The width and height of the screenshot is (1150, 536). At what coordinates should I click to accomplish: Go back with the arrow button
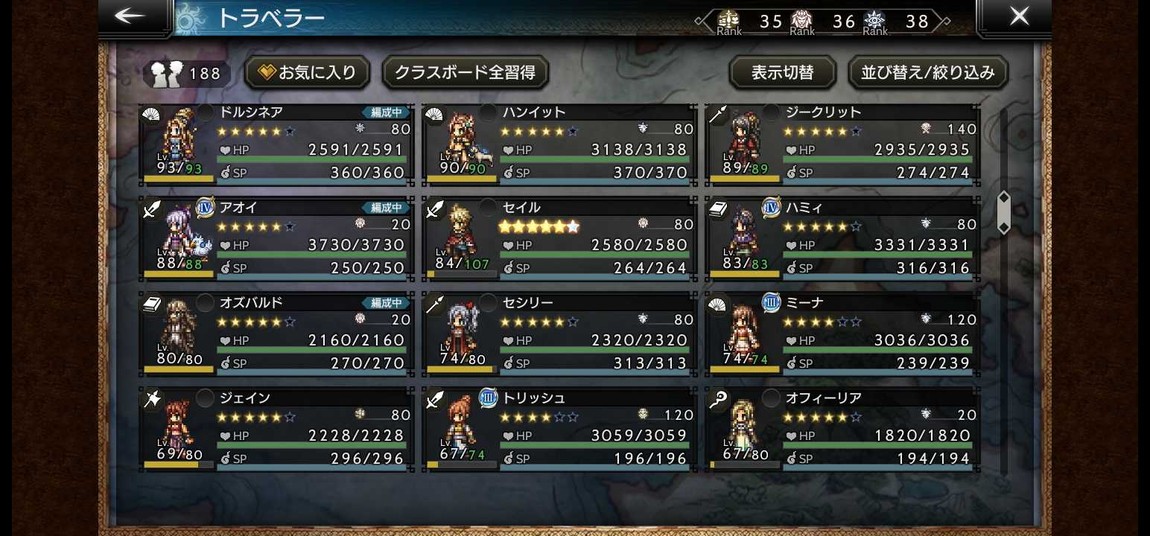pos(133,17)
